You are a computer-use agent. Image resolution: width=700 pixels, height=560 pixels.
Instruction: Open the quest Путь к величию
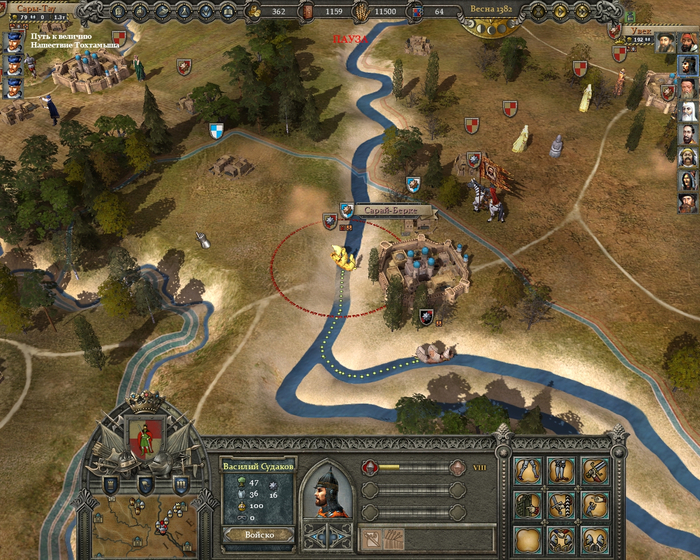click(62, 37)
